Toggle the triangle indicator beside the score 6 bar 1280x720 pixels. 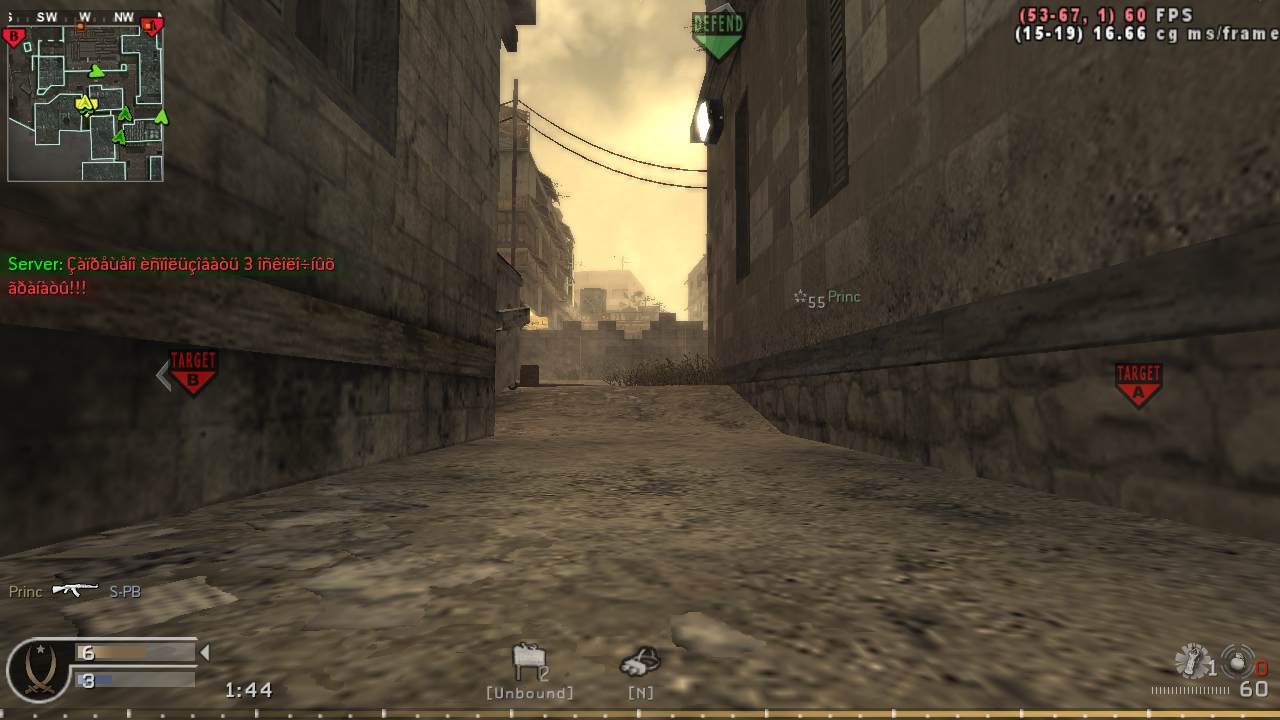(x=207, y=650)
